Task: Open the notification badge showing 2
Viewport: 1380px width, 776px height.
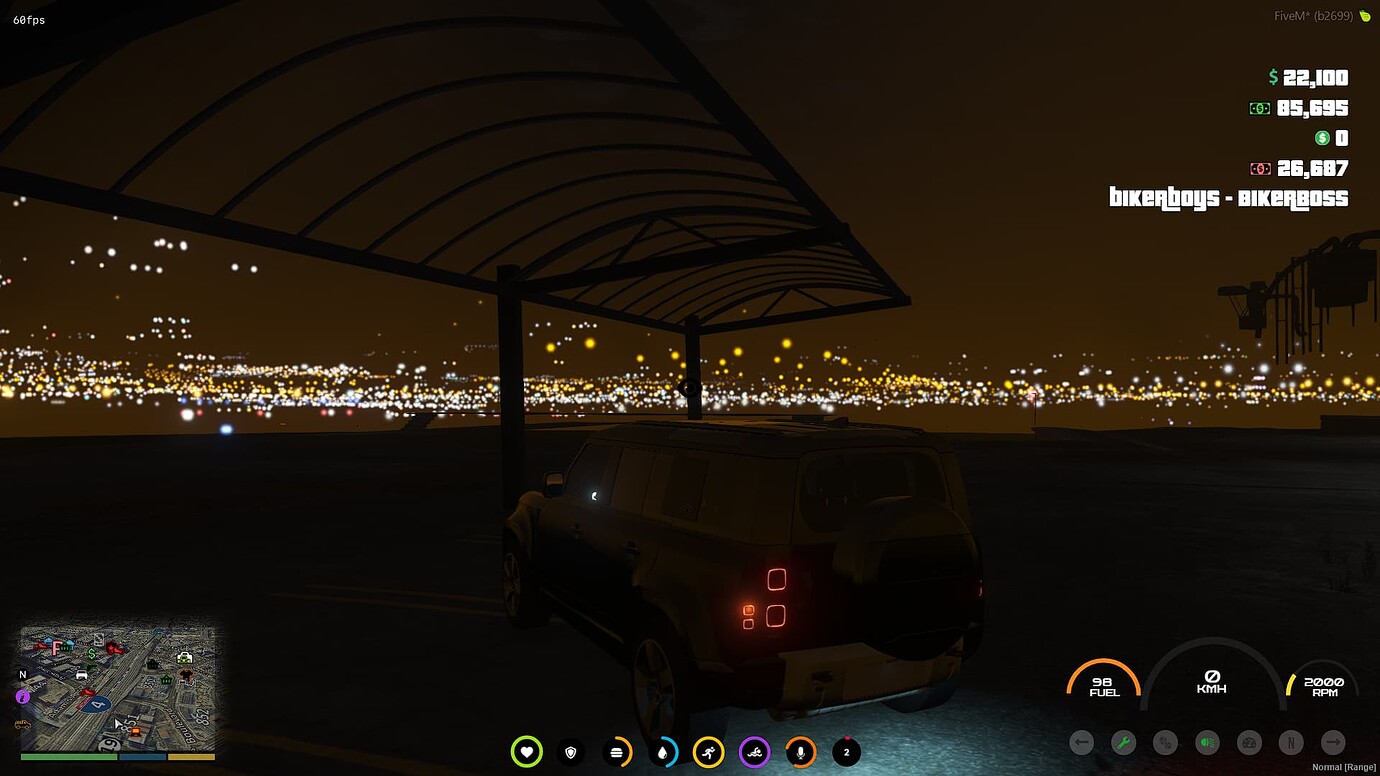Action: point(845,750)
